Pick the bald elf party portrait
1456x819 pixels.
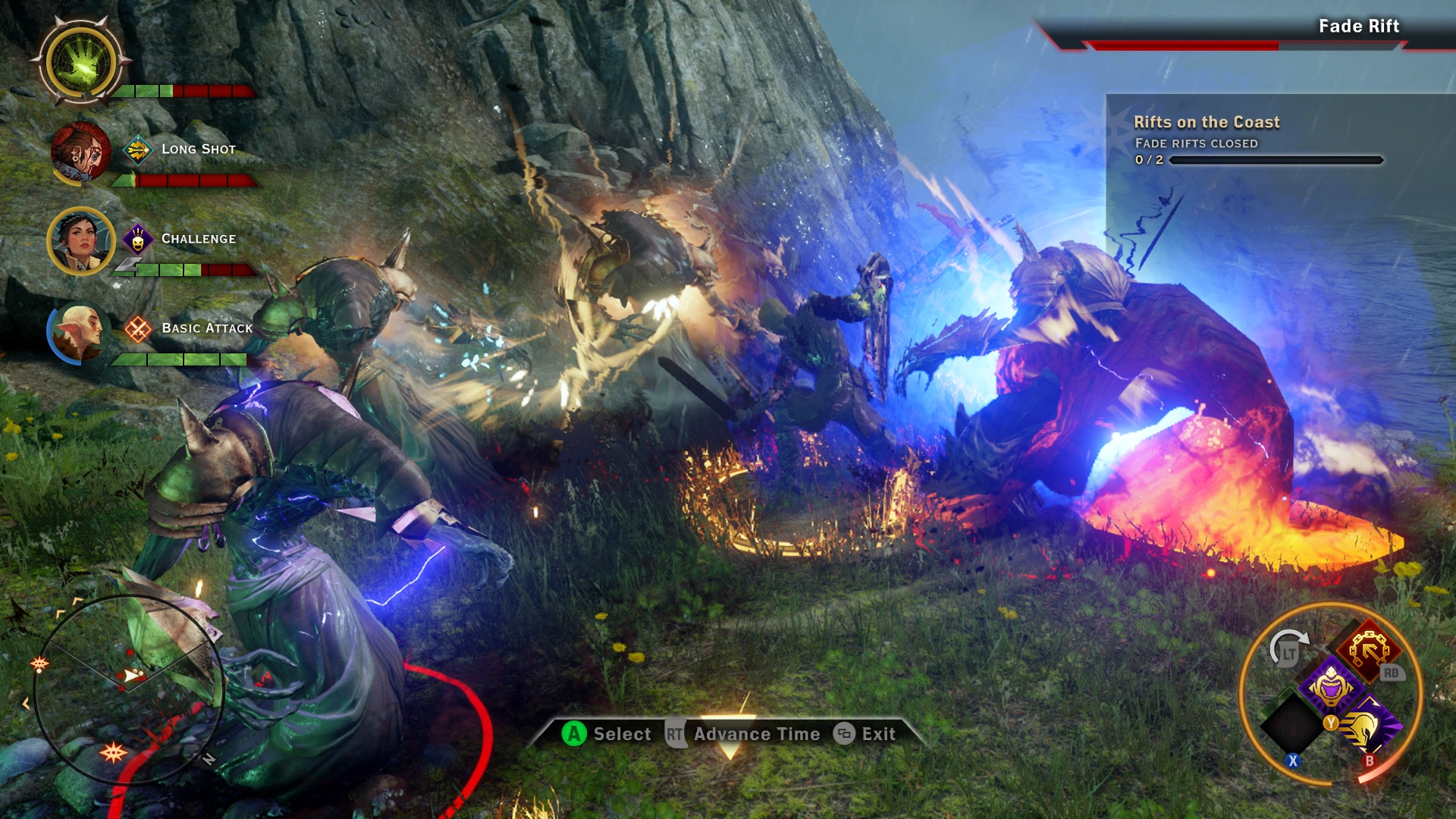tap(78, 332)
